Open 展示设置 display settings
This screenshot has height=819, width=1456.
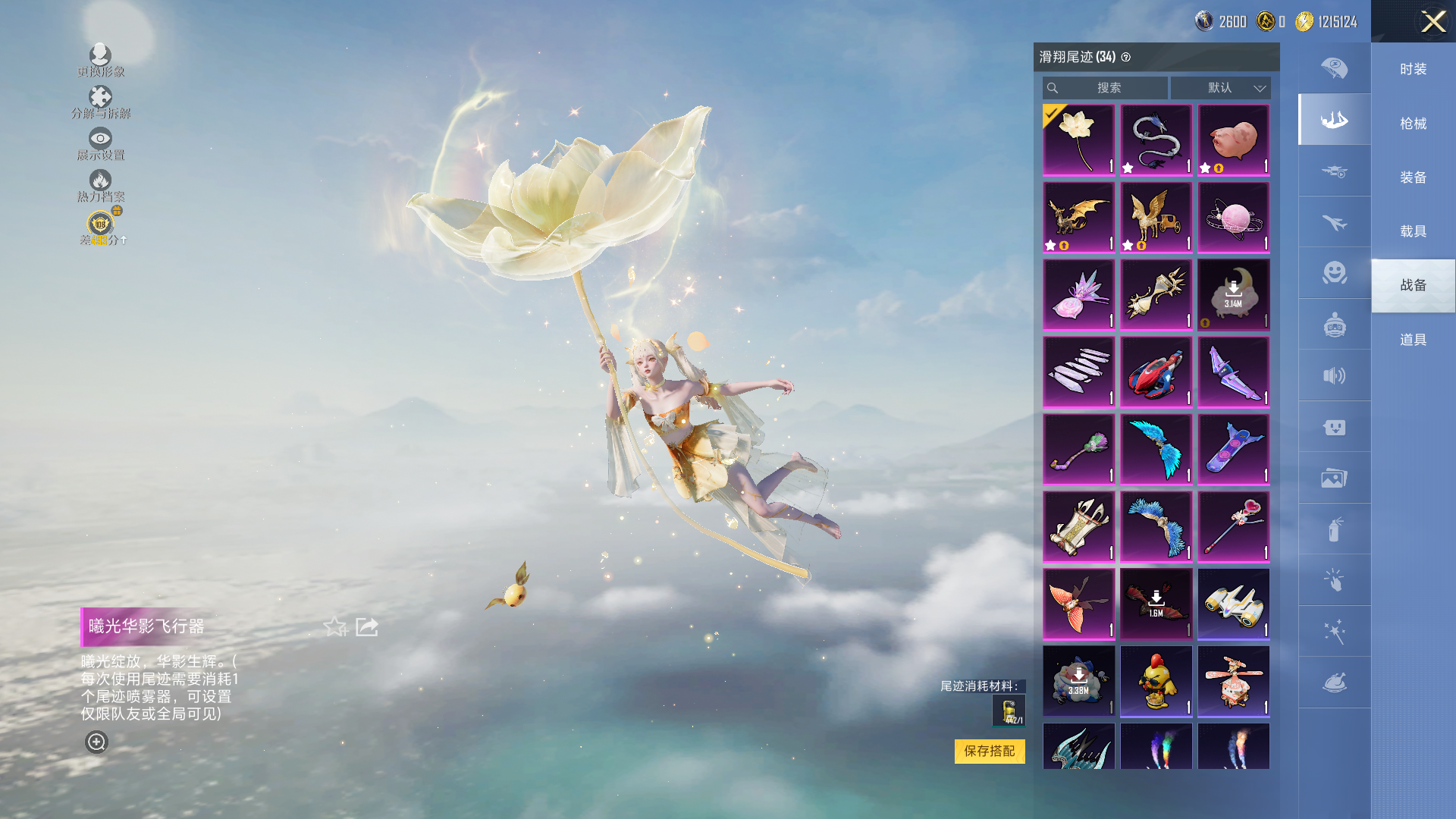pos(100,143)
